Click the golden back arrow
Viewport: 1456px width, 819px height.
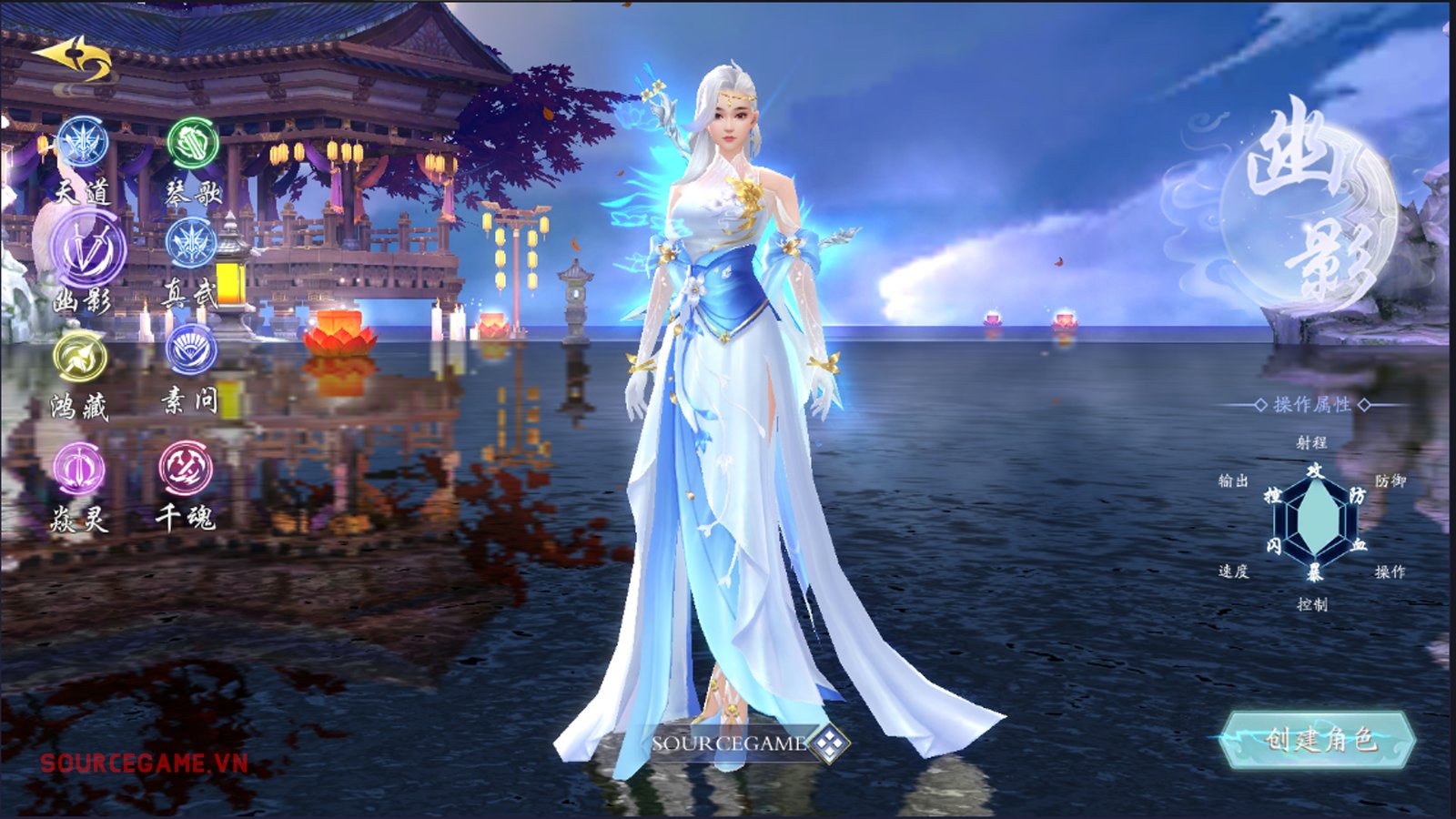coord(73,60)
